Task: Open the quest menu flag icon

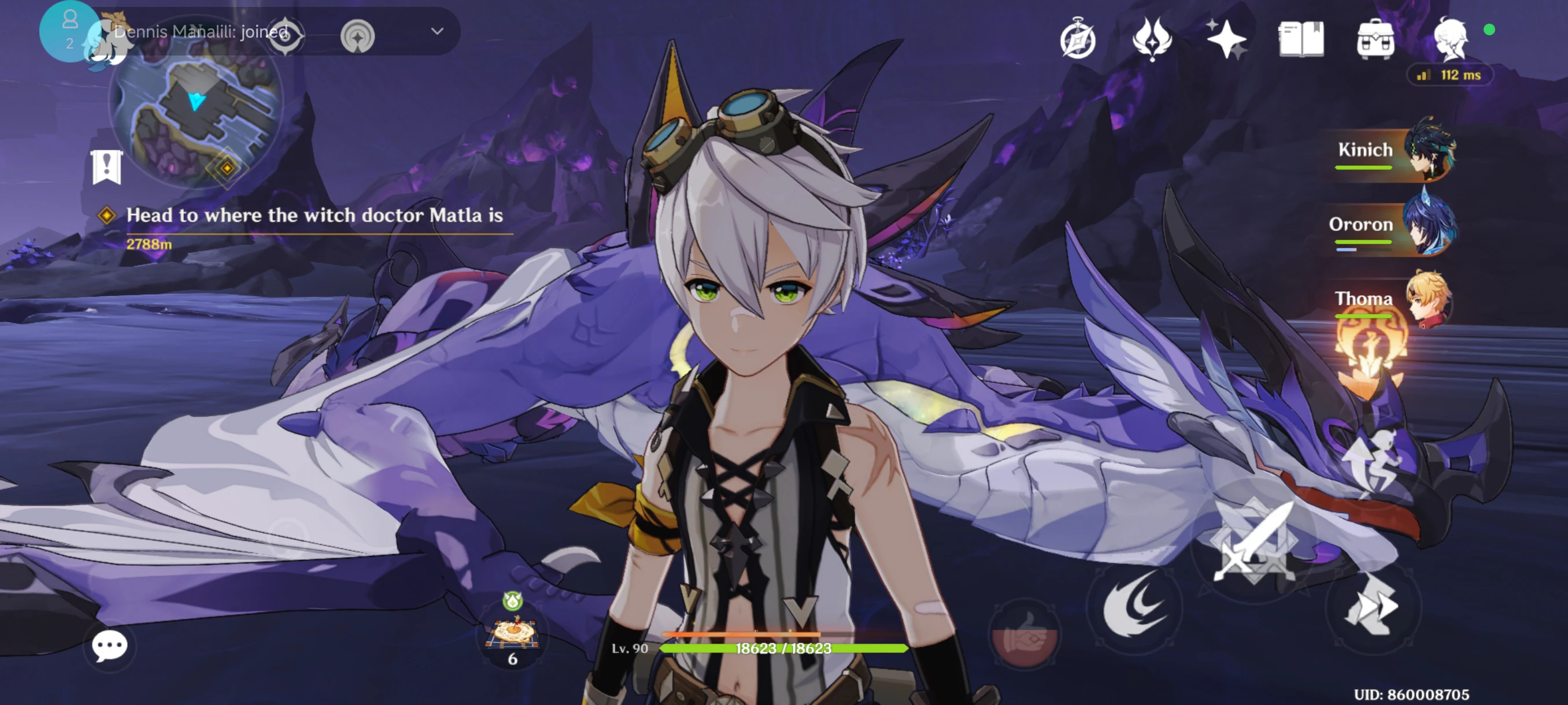Action: click(x=106, y=166)
